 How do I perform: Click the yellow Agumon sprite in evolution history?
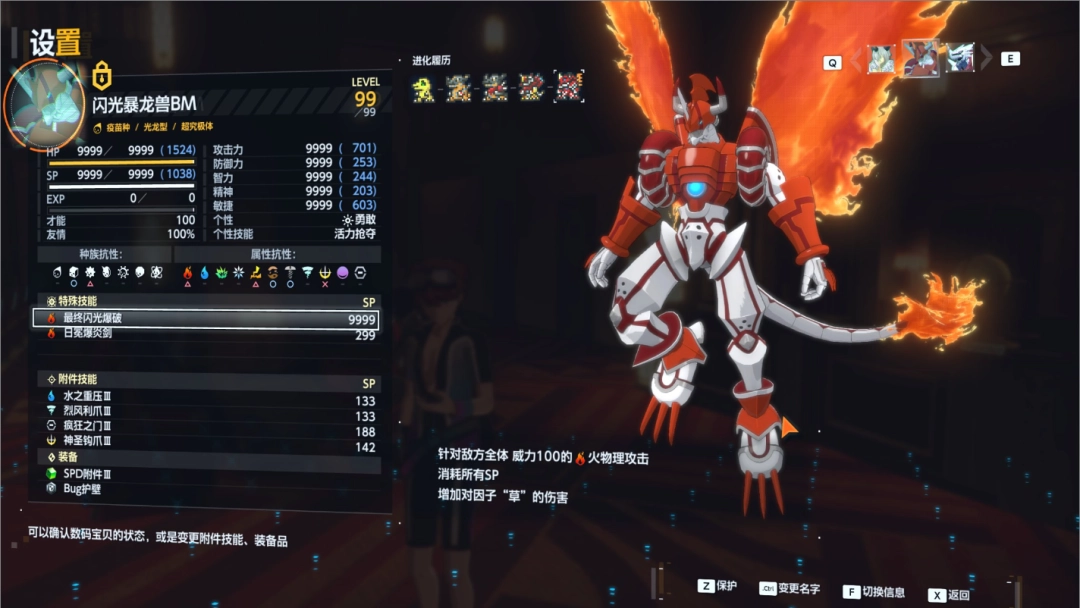click(x=423, y=88)
